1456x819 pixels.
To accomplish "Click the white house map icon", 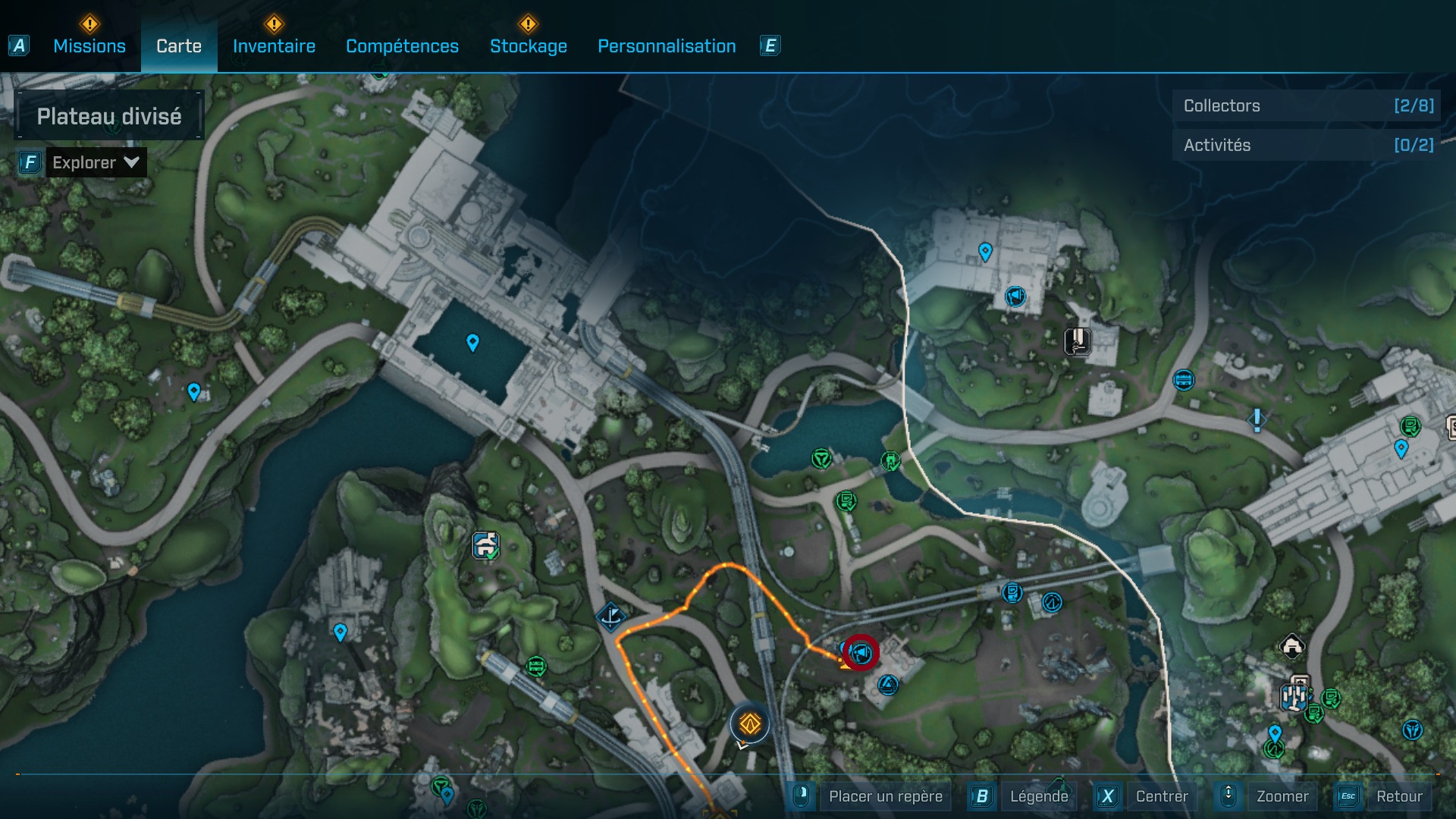I will (1292, 646).
